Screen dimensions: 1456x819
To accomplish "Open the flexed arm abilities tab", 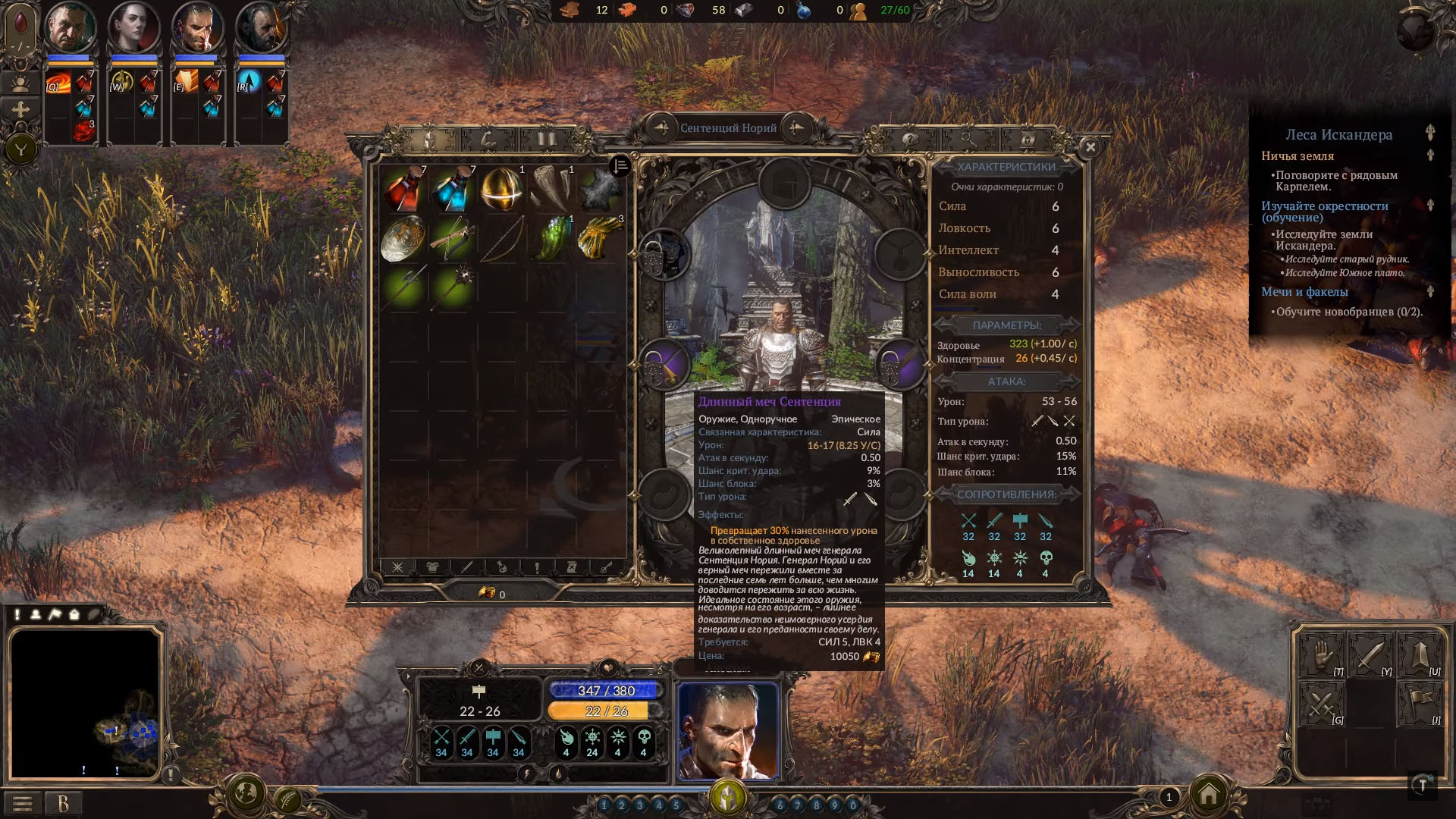I will click(x=488, y=140).
